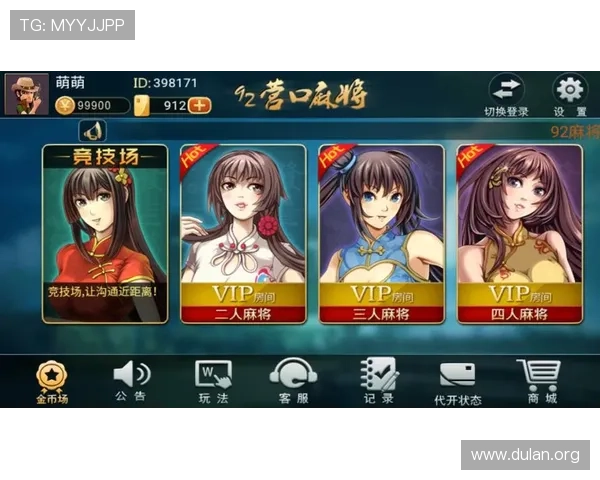This screenshot has height=480, width=600.
Task: Contact 客服 customer service
Action: pyautogui.click(x=293, y=381)
